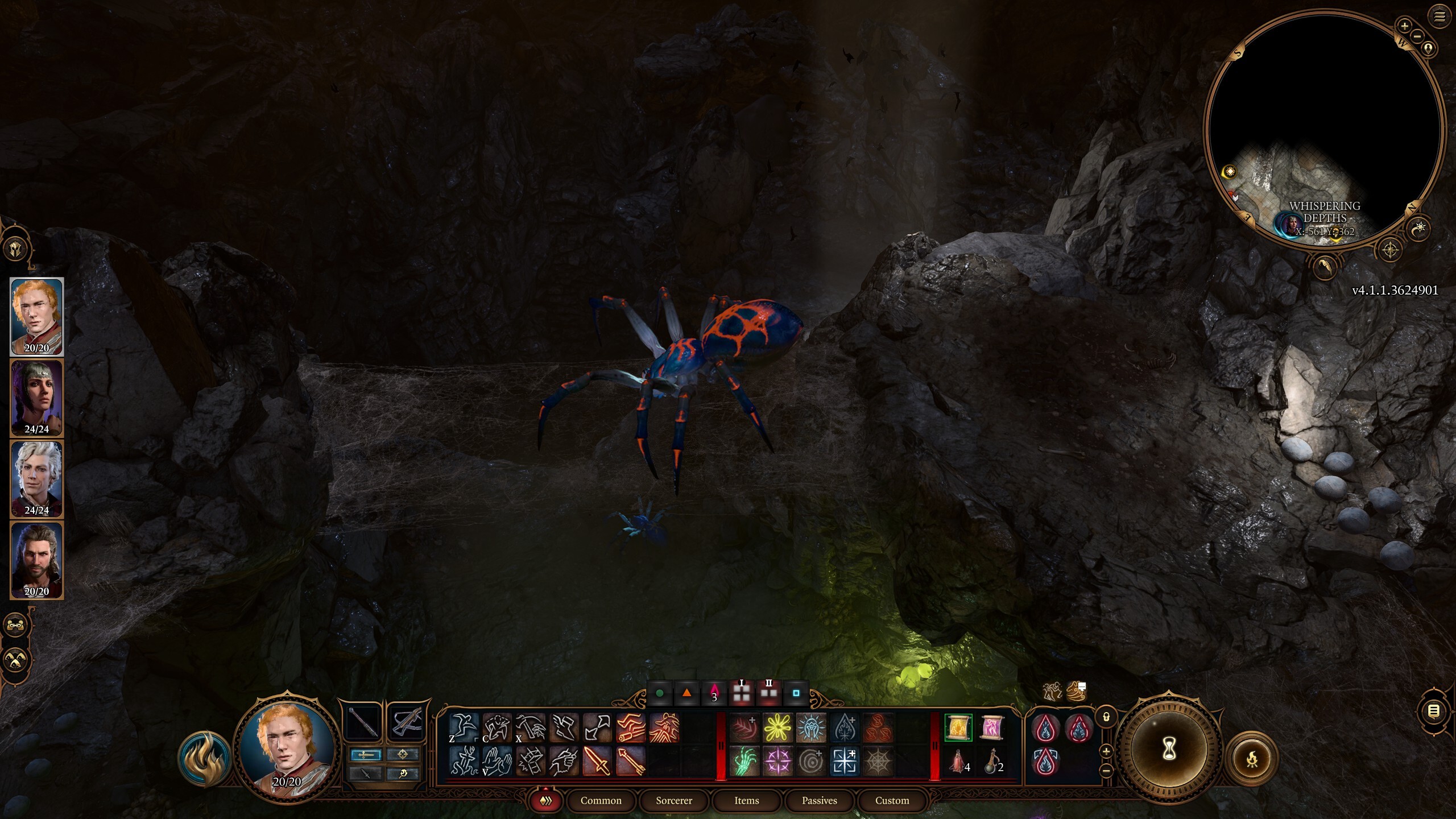Switch to the Custom hotbar tab
1456x819 pixels.
(892, 801)
